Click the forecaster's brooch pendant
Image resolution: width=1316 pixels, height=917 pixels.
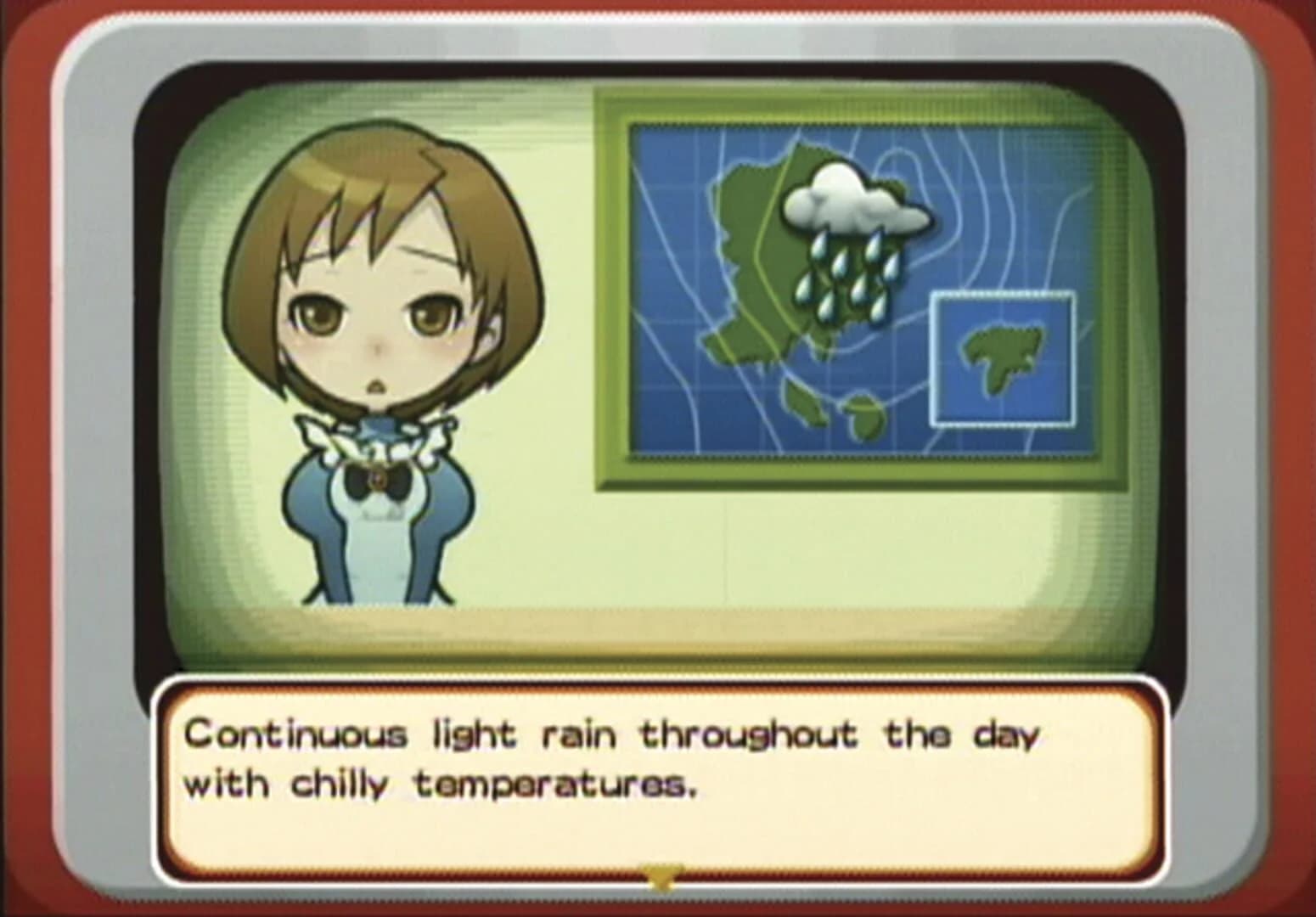click(380, 480)
